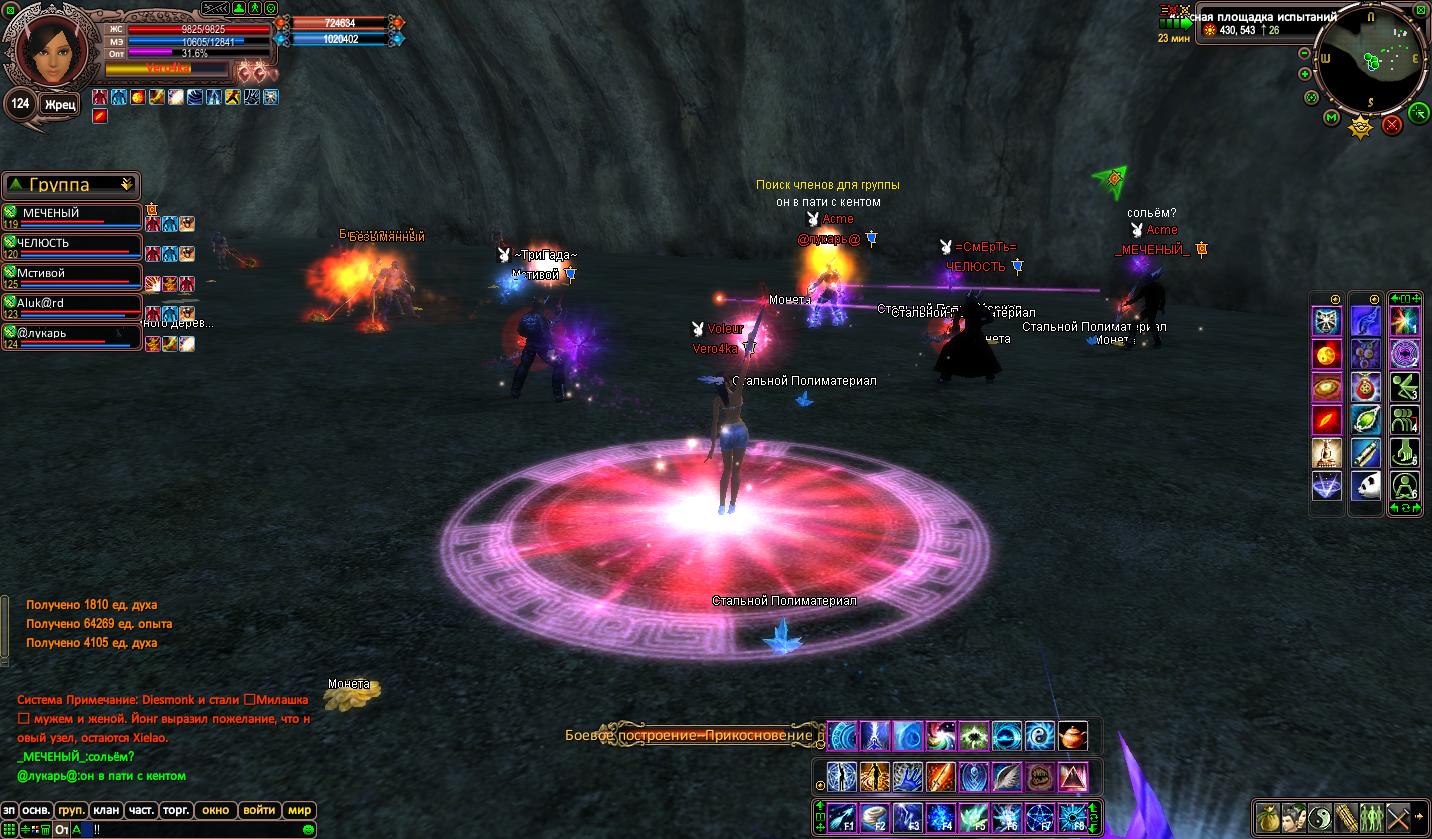Expand the 'Группа' party panel dropdown
The image size is (1432, 839).
tap(126, 185)
